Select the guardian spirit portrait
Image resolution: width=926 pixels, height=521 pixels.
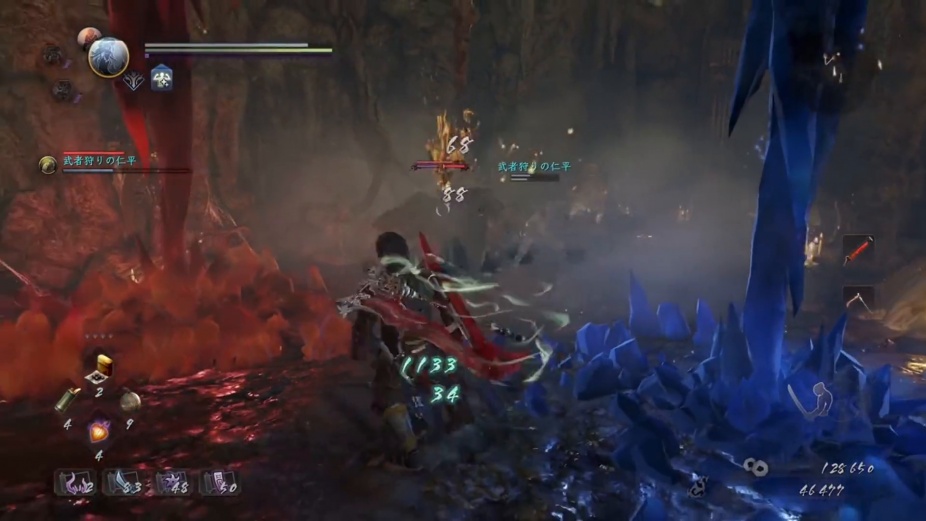click(108, 57)
